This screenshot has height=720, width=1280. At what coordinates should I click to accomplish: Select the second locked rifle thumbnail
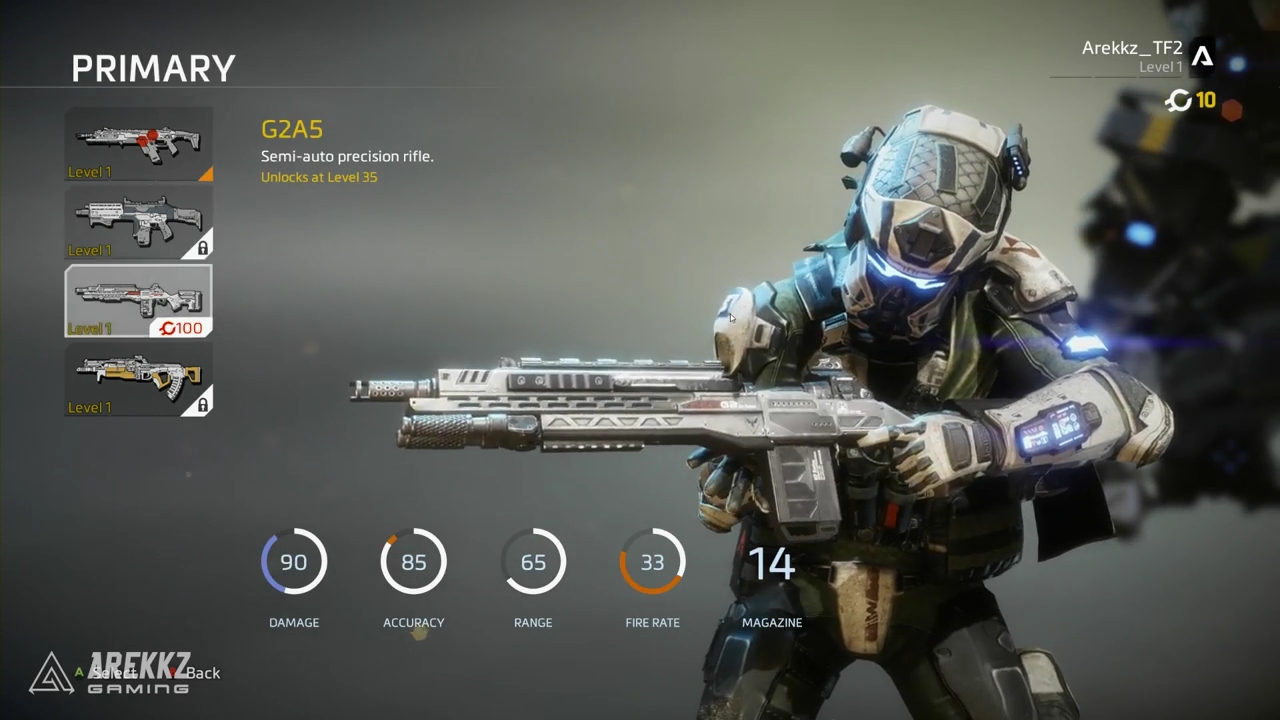pos(138,222)
